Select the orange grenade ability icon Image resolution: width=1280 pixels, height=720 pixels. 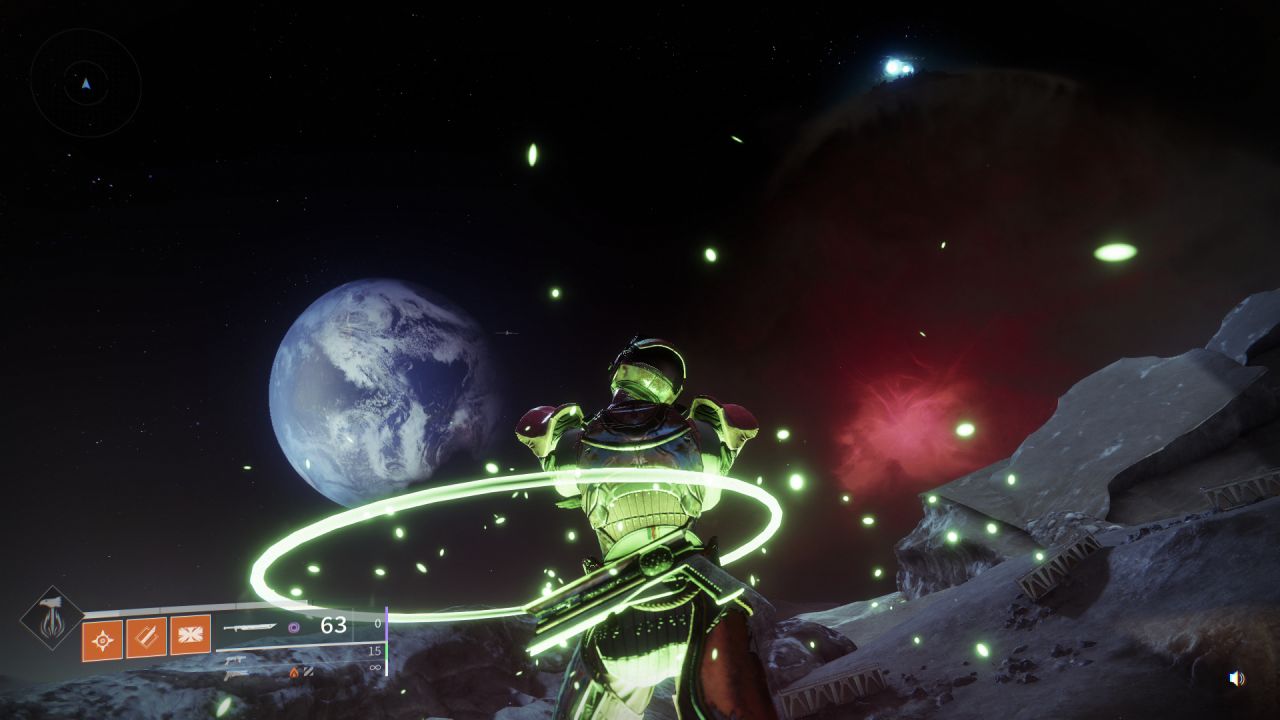click(x=102, y=640)
